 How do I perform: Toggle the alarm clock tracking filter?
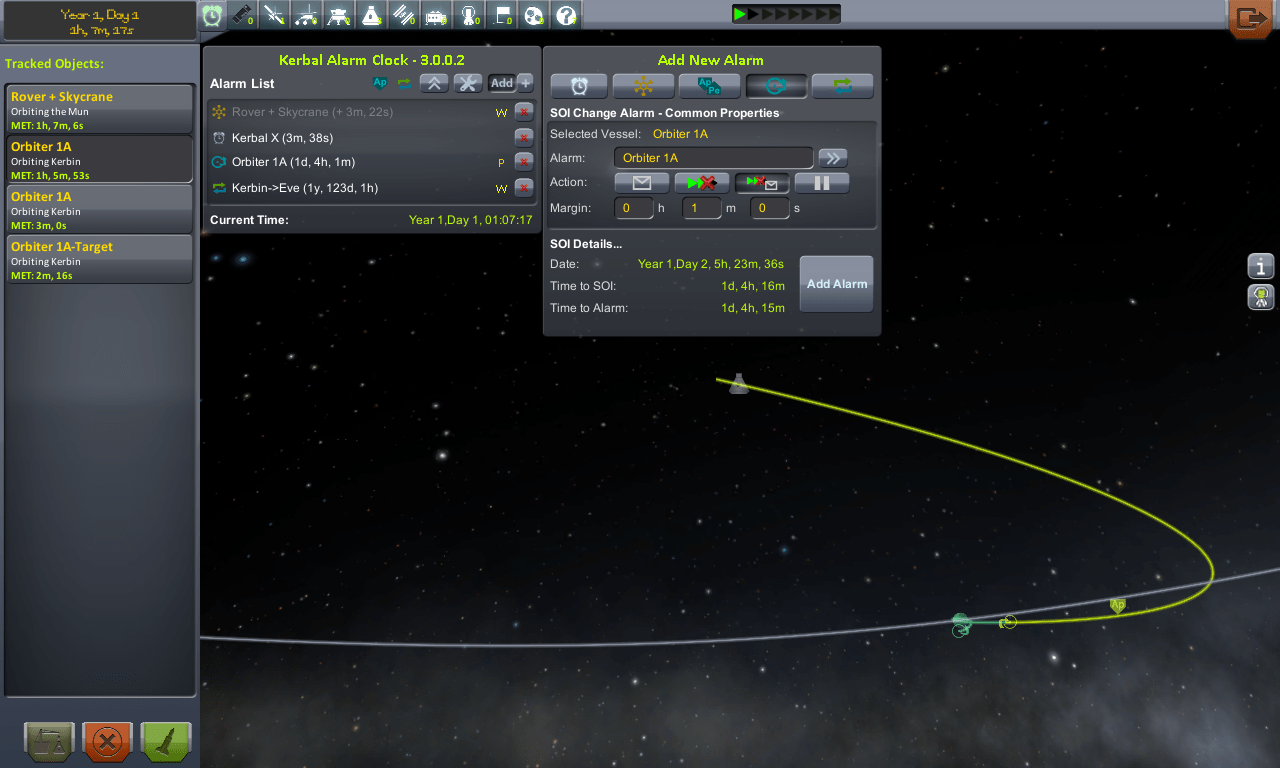[x=212, y=14]
